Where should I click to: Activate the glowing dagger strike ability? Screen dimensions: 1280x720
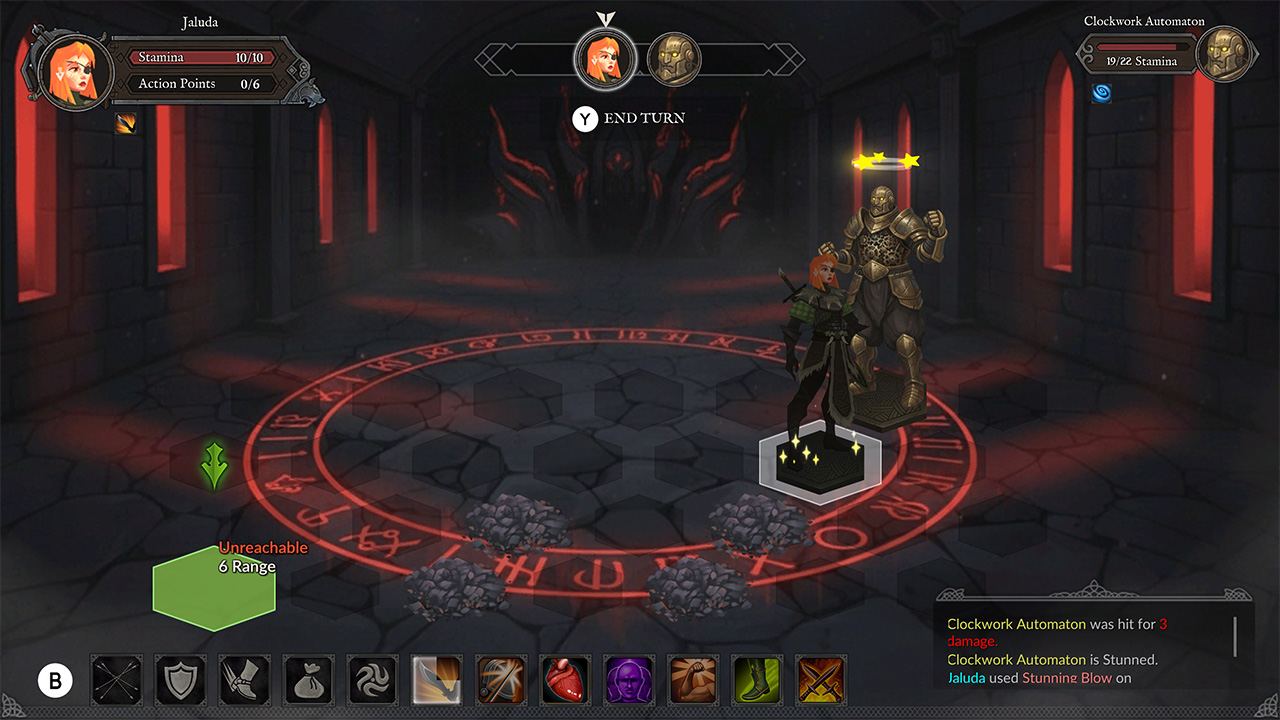[436, 680]
